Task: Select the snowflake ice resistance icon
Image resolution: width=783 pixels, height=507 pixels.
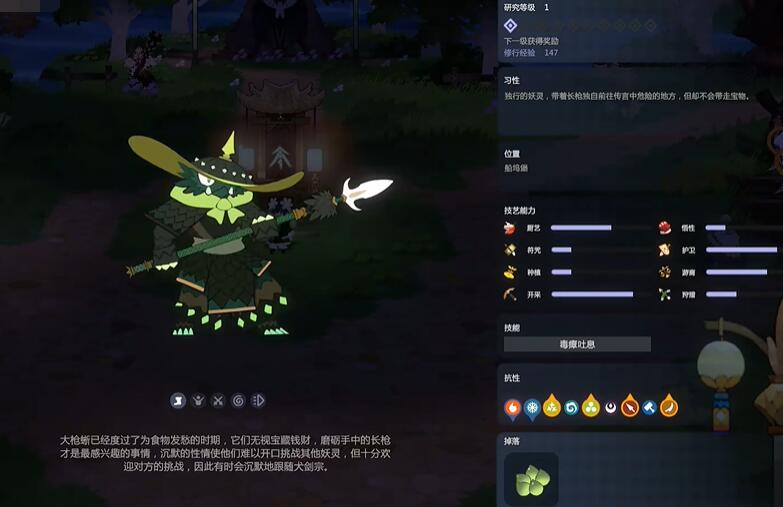Action: pos(532,407)
